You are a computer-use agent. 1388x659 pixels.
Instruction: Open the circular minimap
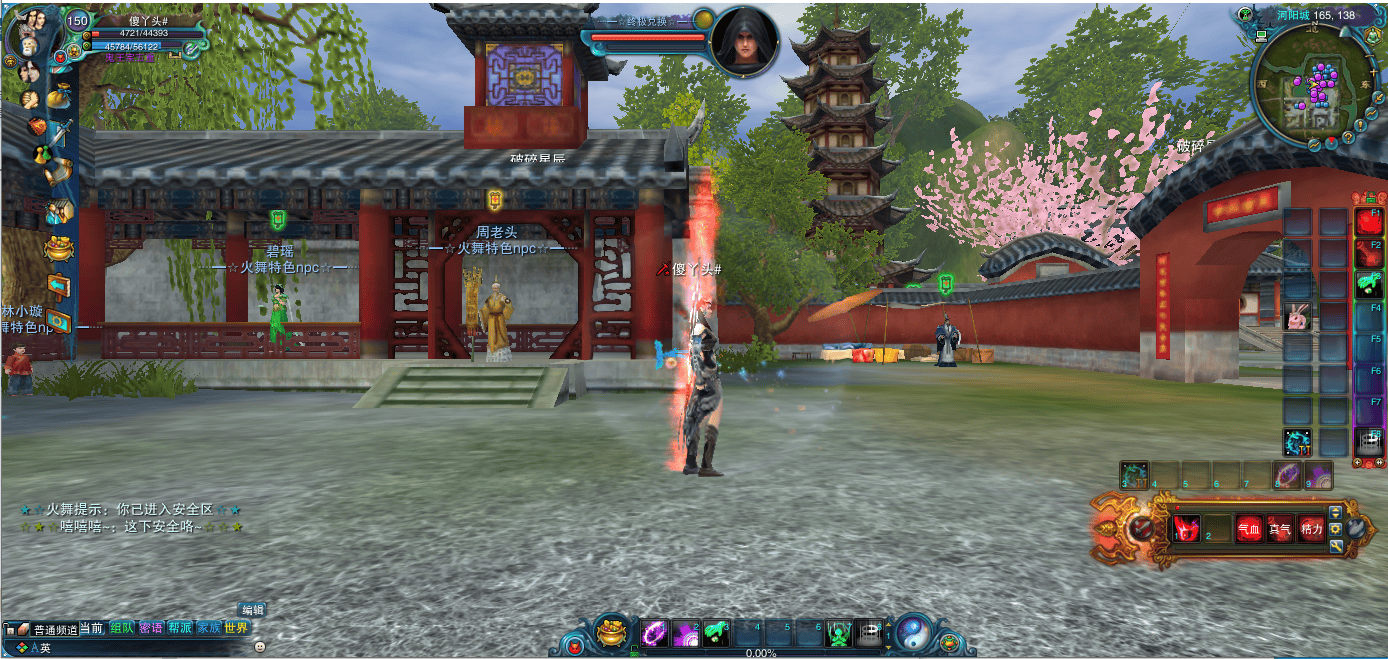coord(1312,85)
